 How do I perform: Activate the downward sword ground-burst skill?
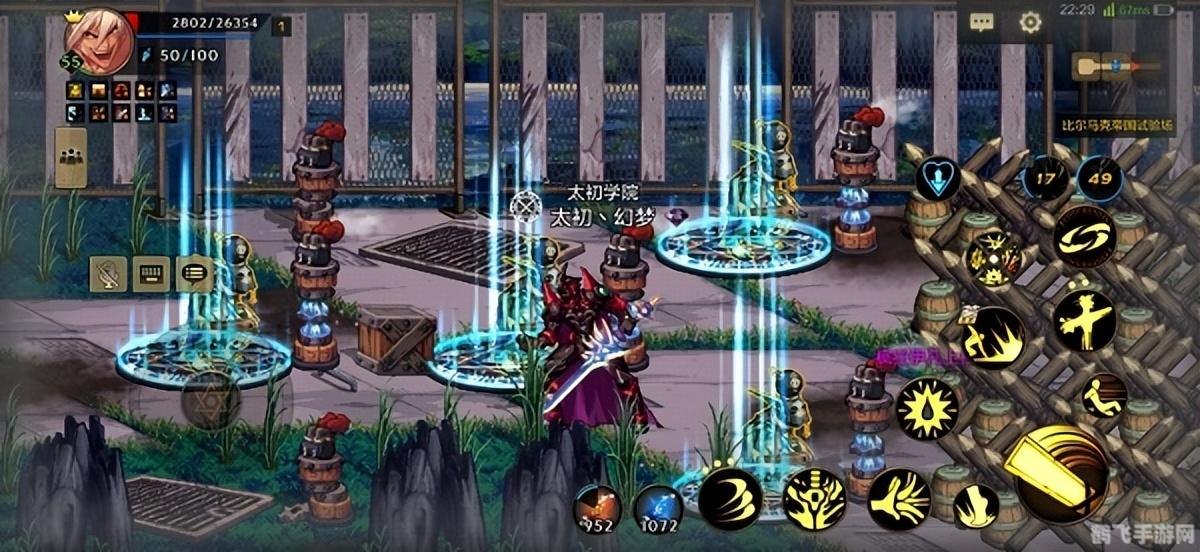point(814,498)
